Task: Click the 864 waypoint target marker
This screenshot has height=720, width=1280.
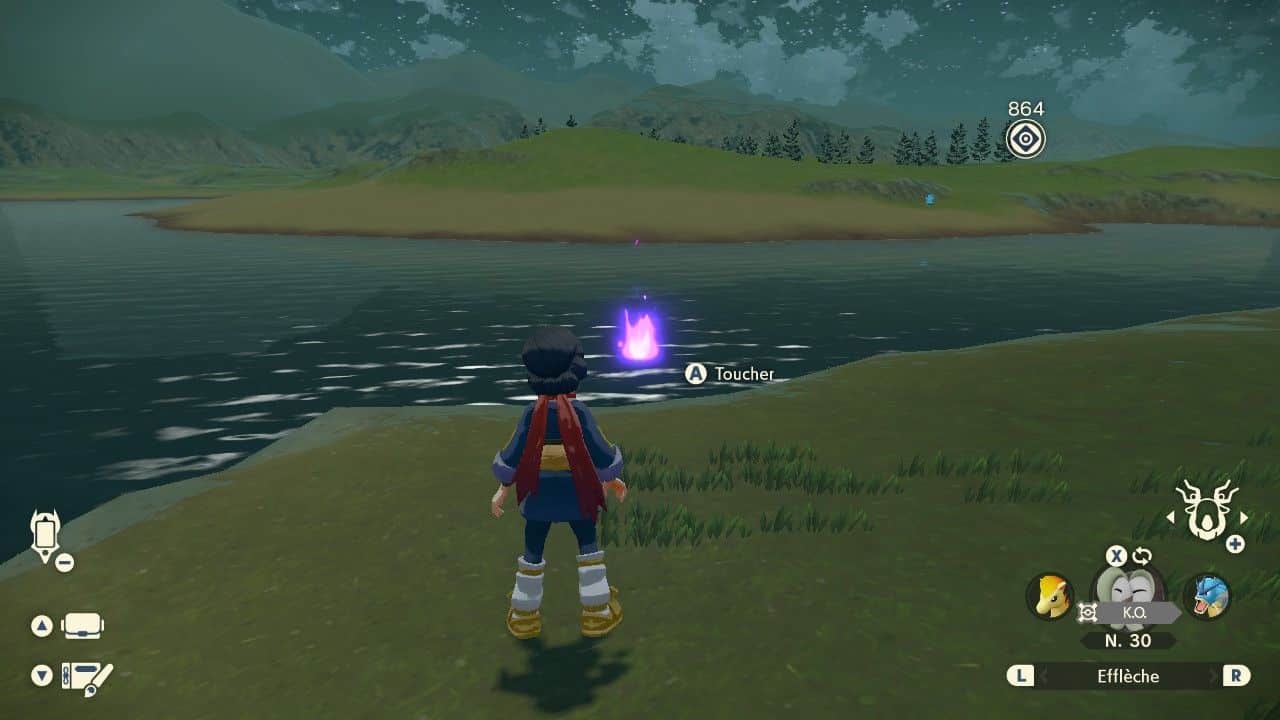Action: coord(1025,139)
